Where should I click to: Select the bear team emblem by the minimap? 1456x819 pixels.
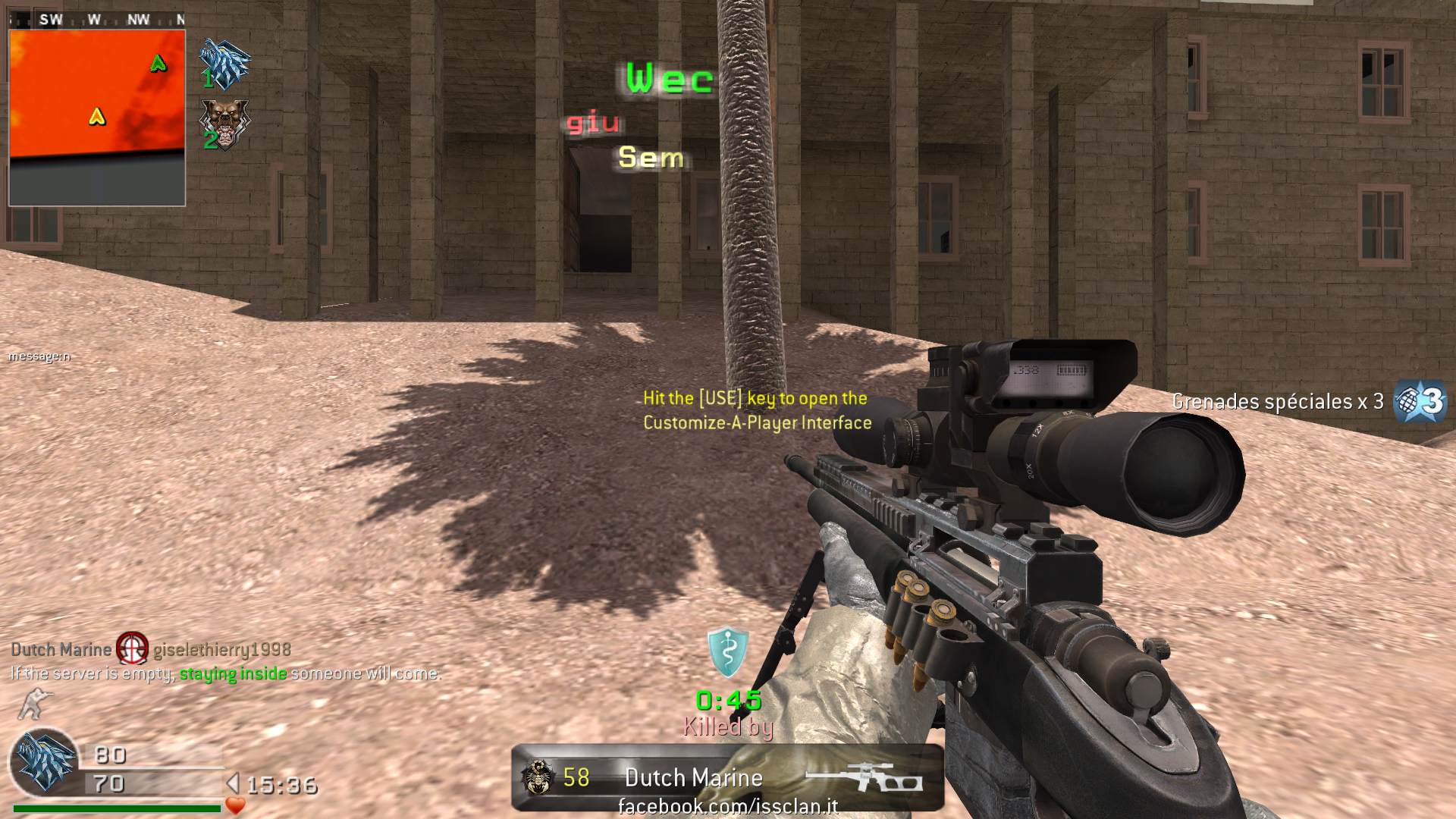point(224,124)
